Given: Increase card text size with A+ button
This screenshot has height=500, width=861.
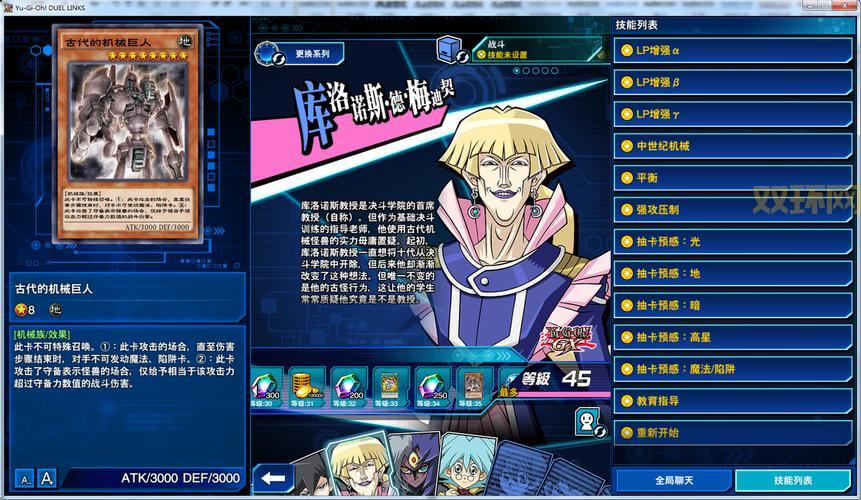Looking at the screenshot, I should point(46,480).
